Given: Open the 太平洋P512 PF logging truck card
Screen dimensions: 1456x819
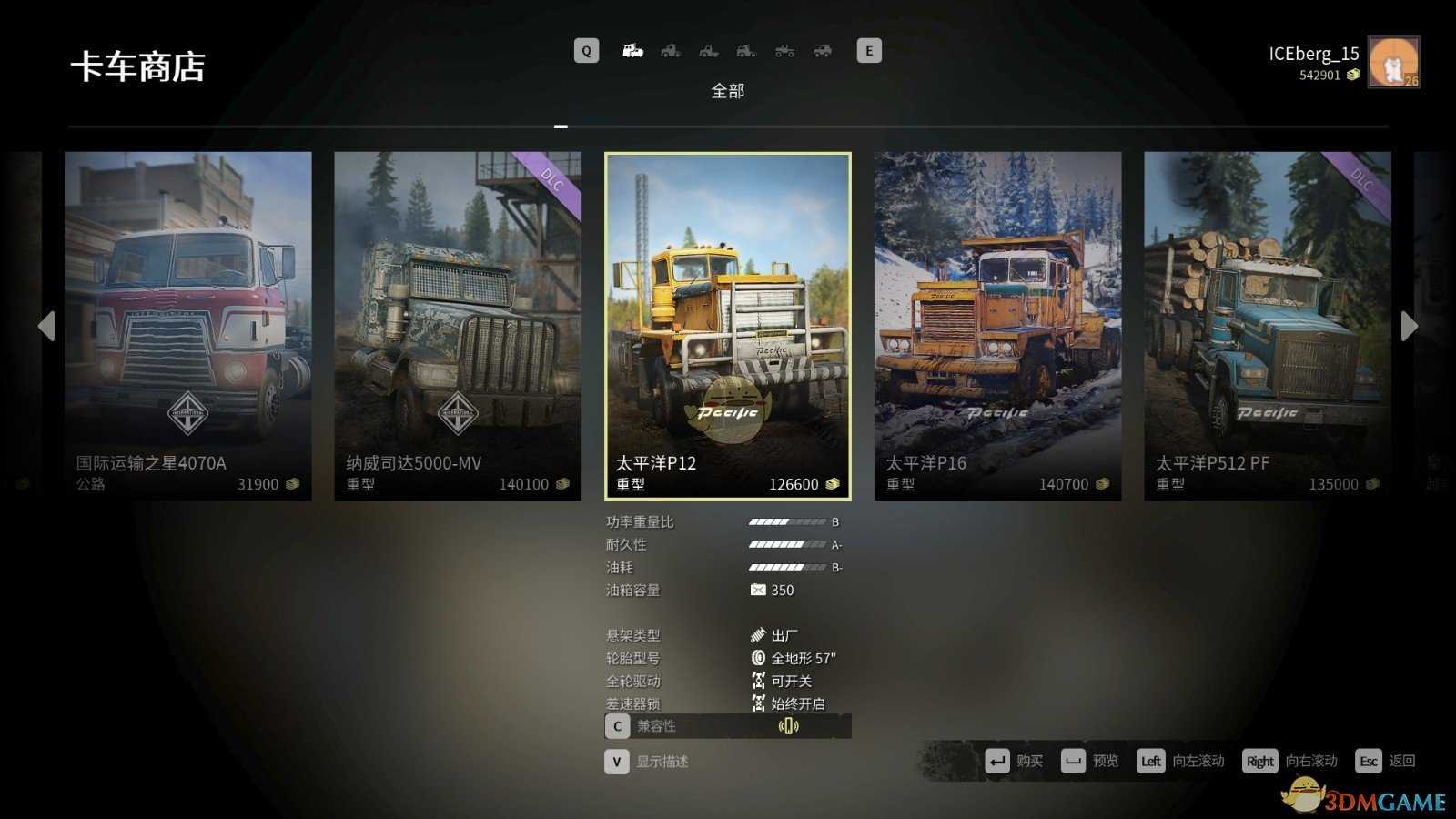Looking at the screenshot, I should 1267,325.
